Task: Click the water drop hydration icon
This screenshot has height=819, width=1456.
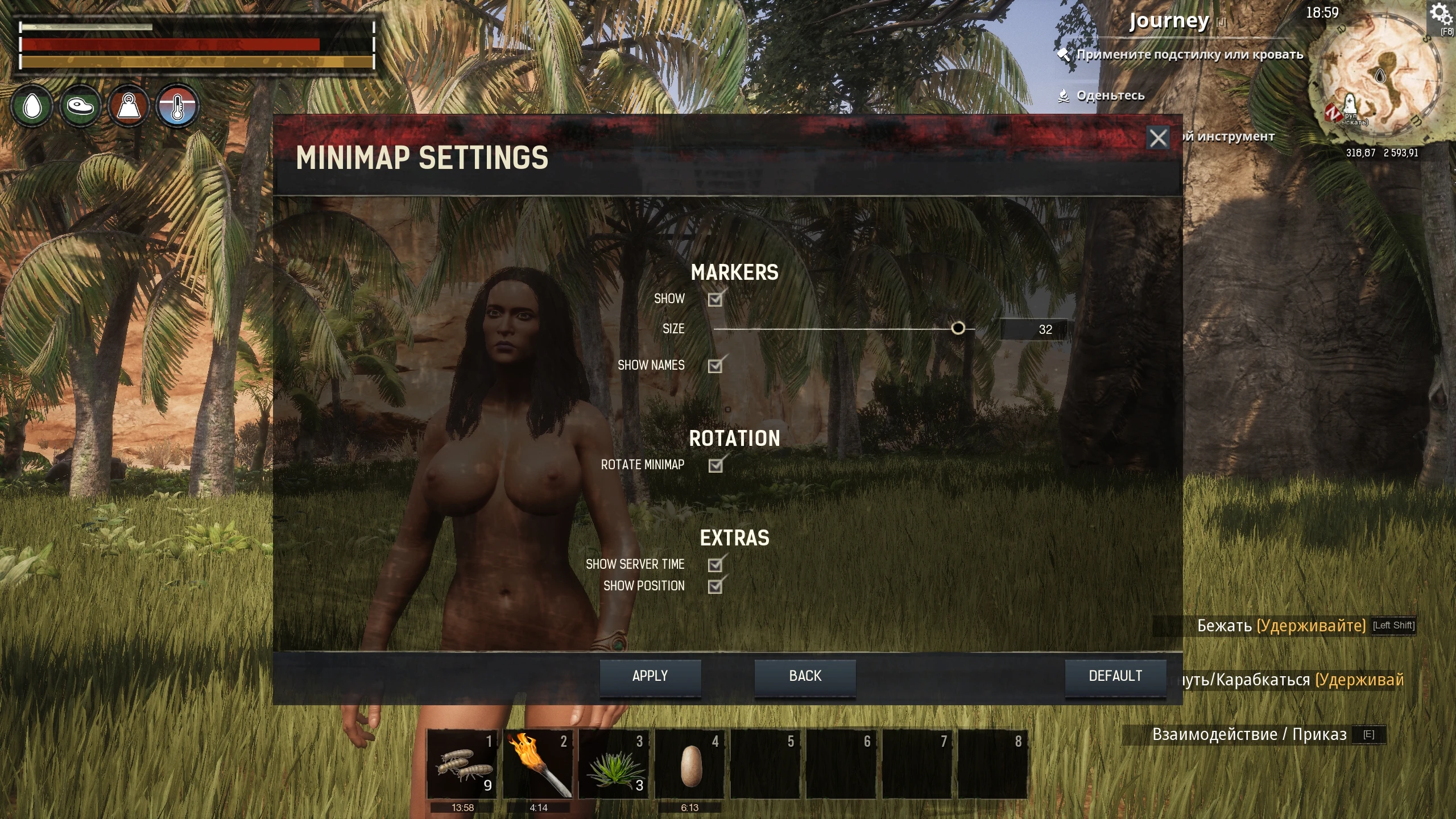Action: click(x=32, y=105)
